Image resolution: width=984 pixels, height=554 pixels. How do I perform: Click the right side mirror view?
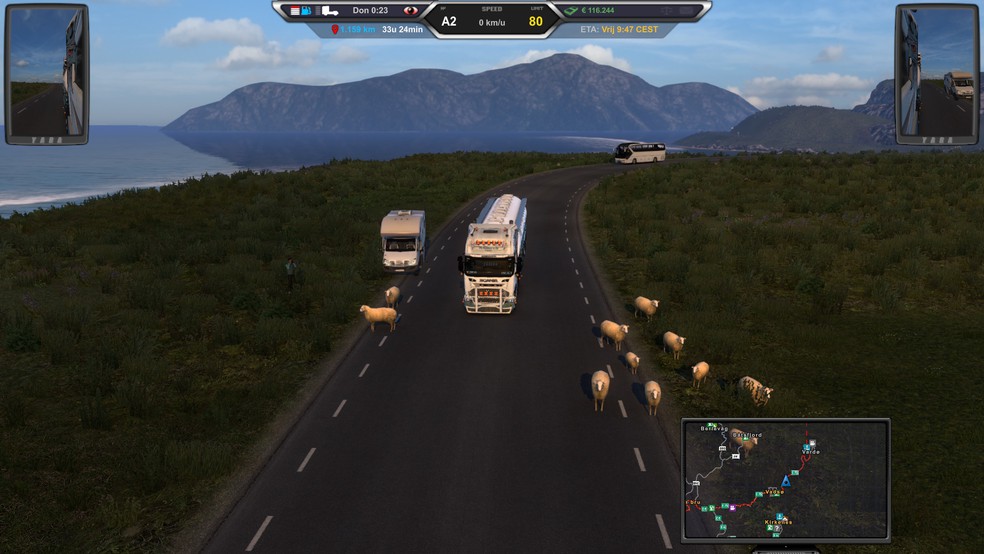936,74
